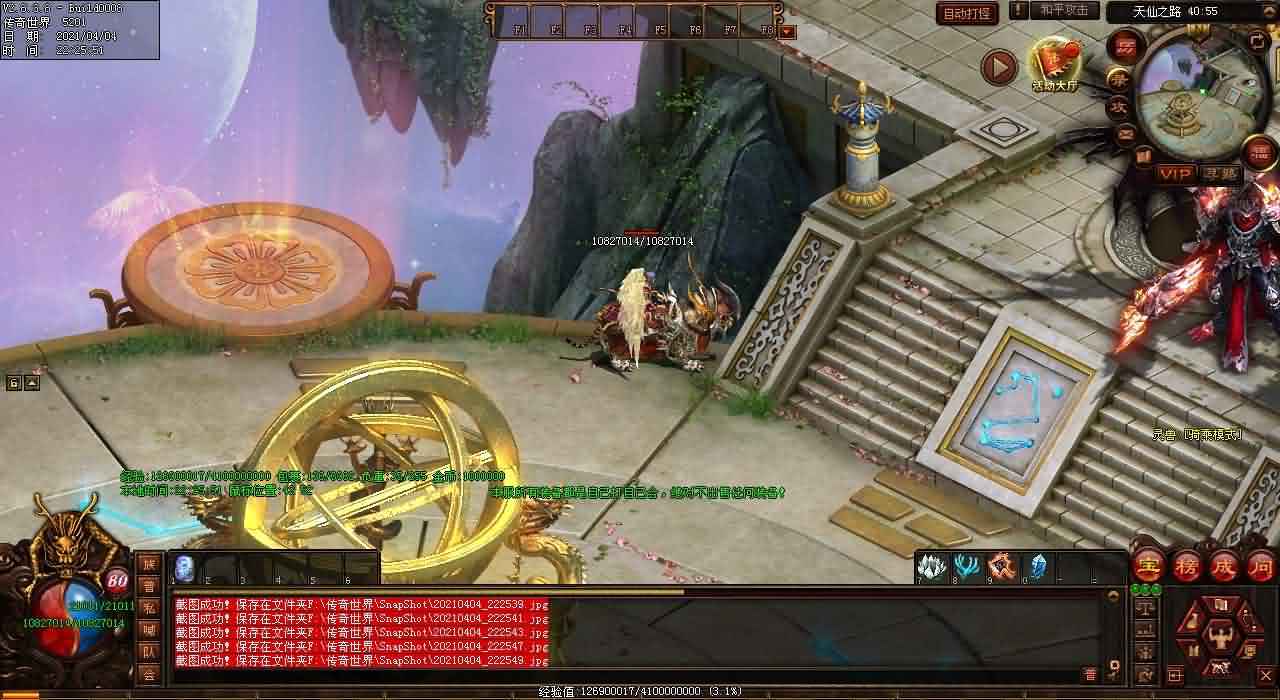Image resolution: width=1280 pixels, height=700 pixels.
Task: Switch the 和平攻击 attack mode
Action: (x=1063, y=10)
